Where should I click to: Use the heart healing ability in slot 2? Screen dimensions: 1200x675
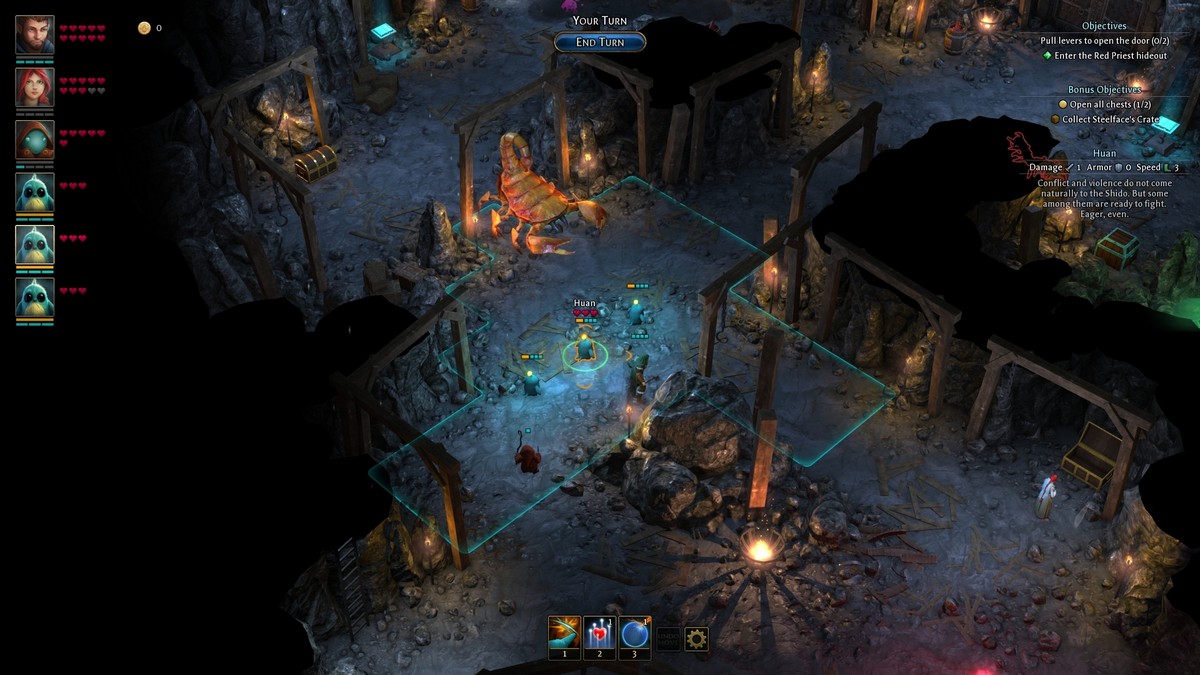pos(599,633)
